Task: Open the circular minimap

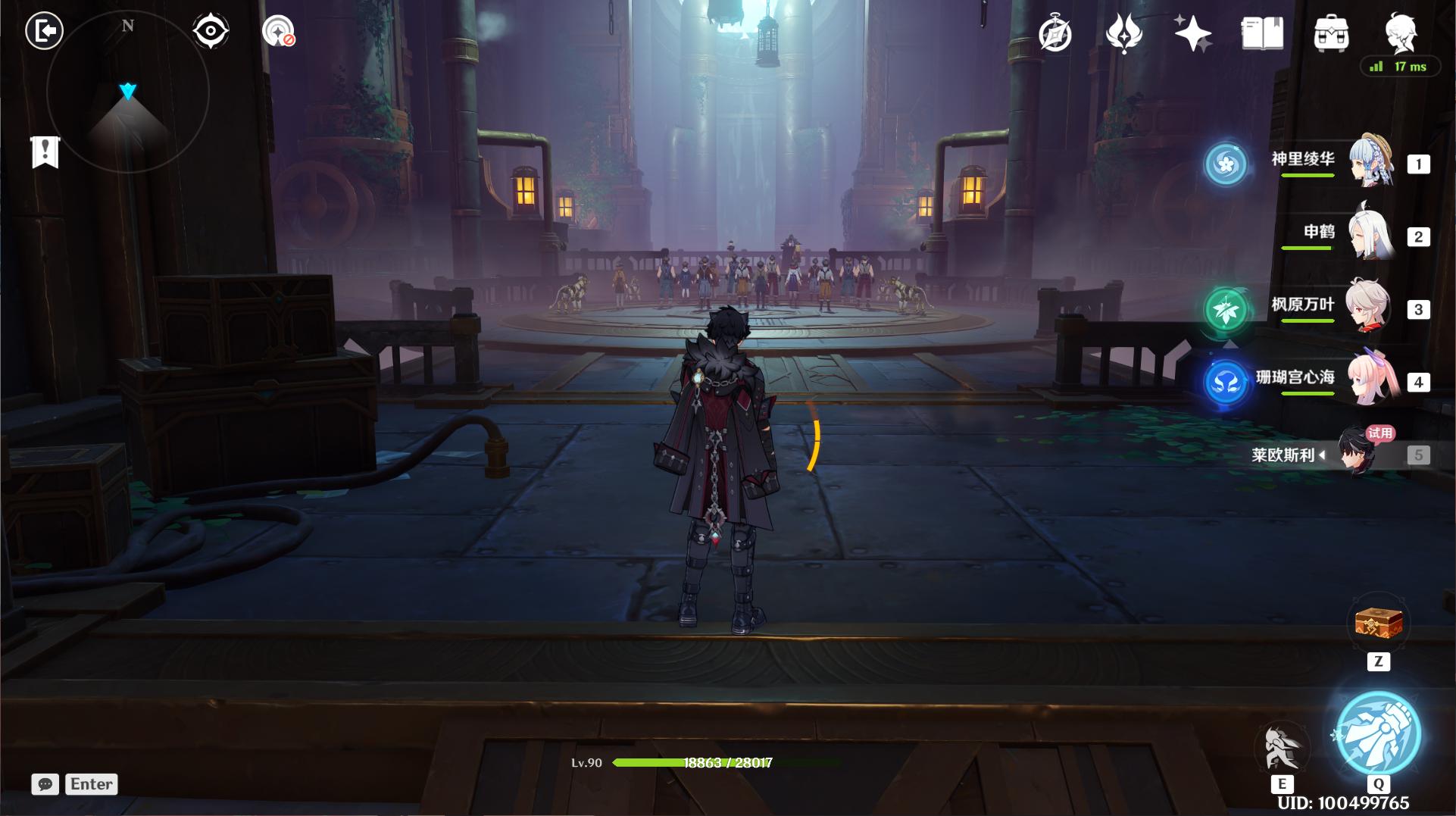Action: click(127, 92)
